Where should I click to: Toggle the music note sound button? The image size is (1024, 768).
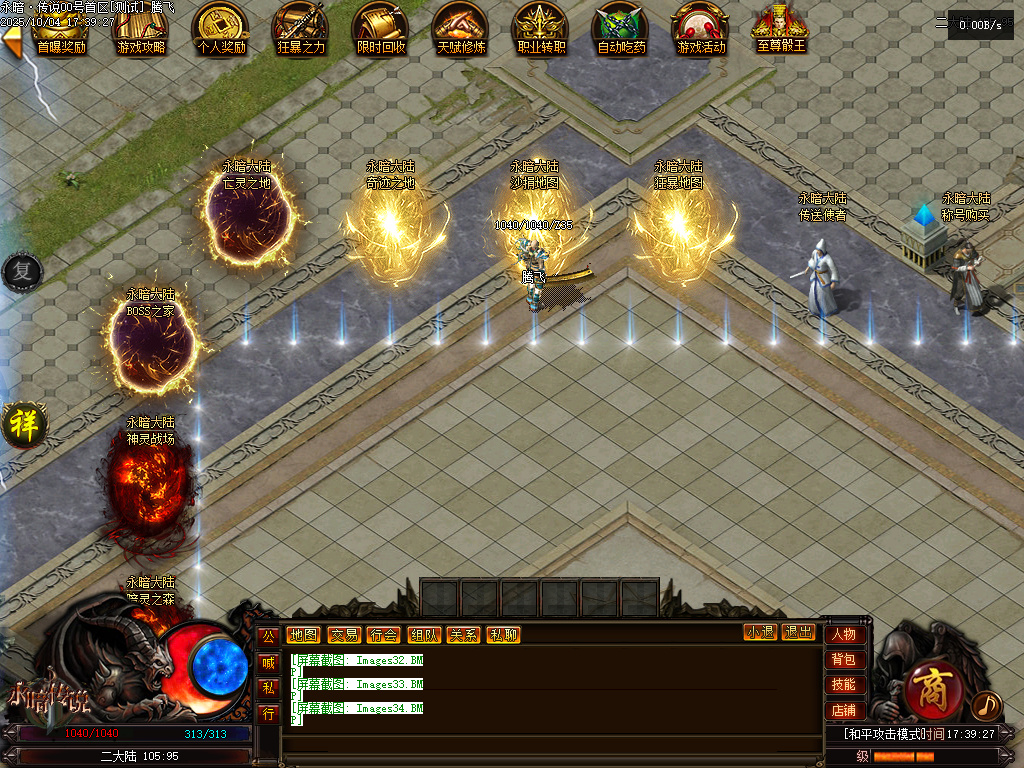pos(985,705)
